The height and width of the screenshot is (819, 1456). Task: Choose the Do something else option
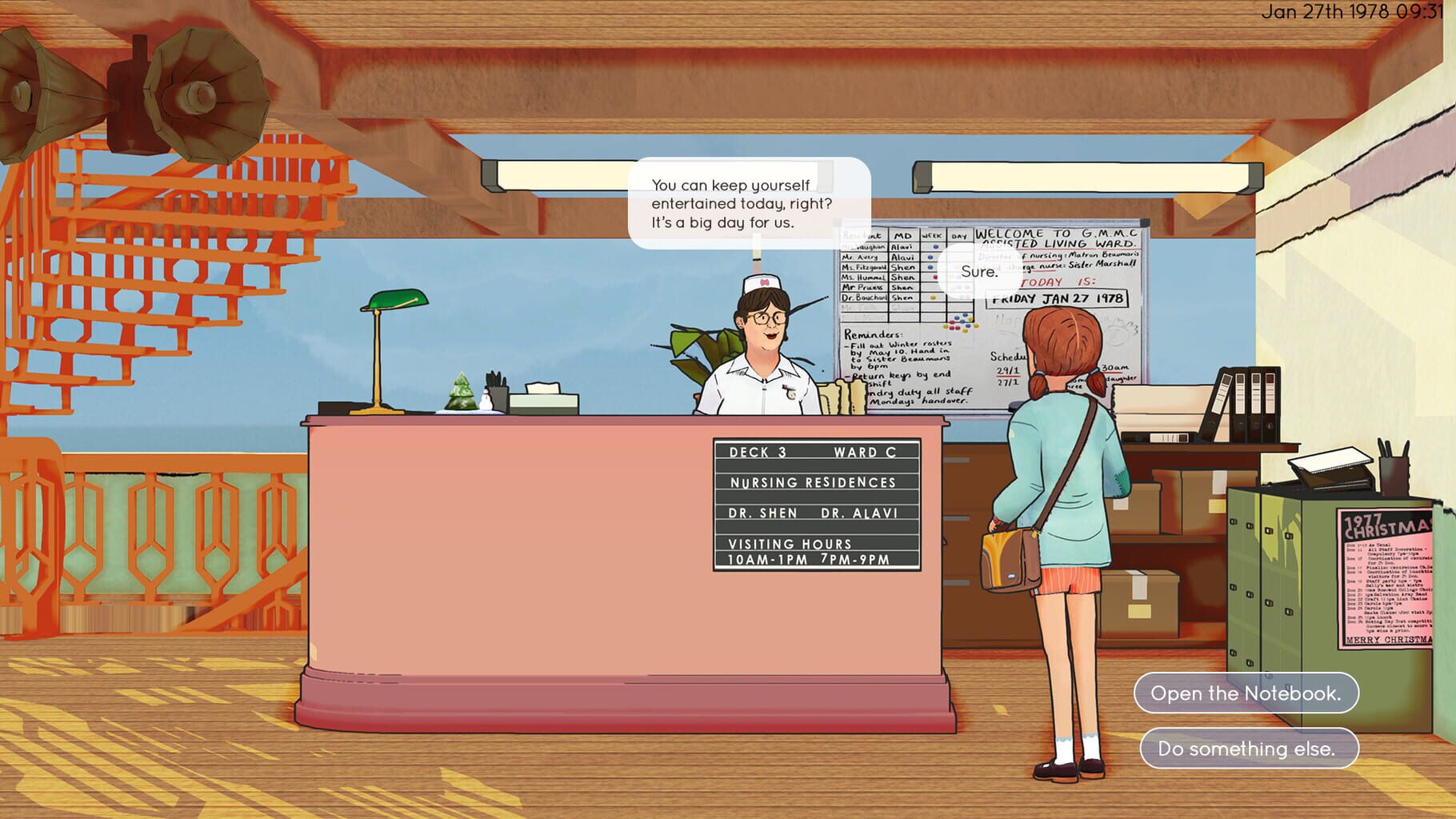pyautogui.click(x=1248, y=750)
